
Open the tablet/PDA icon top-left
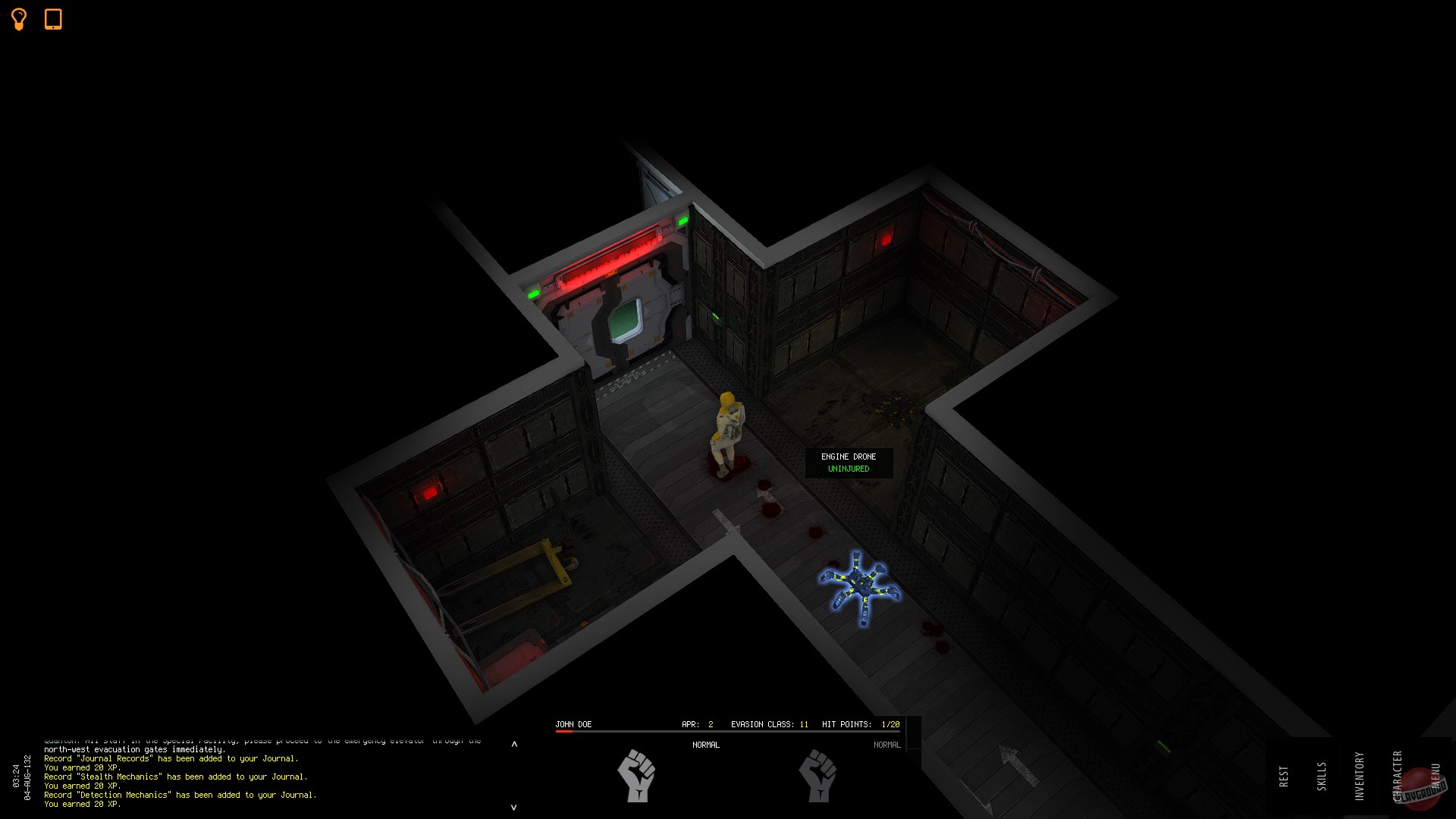tap(53, 20)
